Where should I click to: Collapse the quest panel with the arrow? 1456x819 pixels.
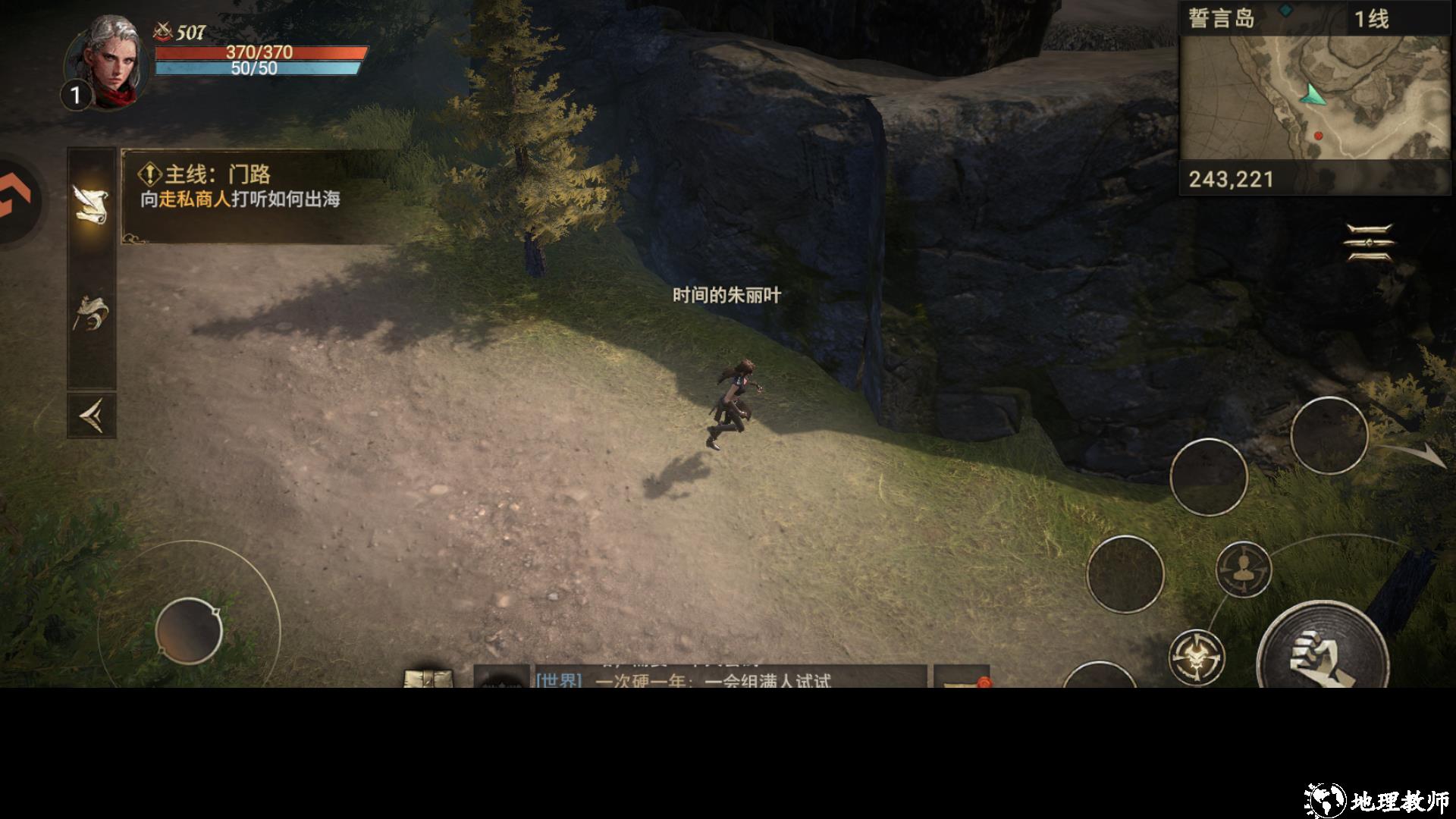coord(91,416)
